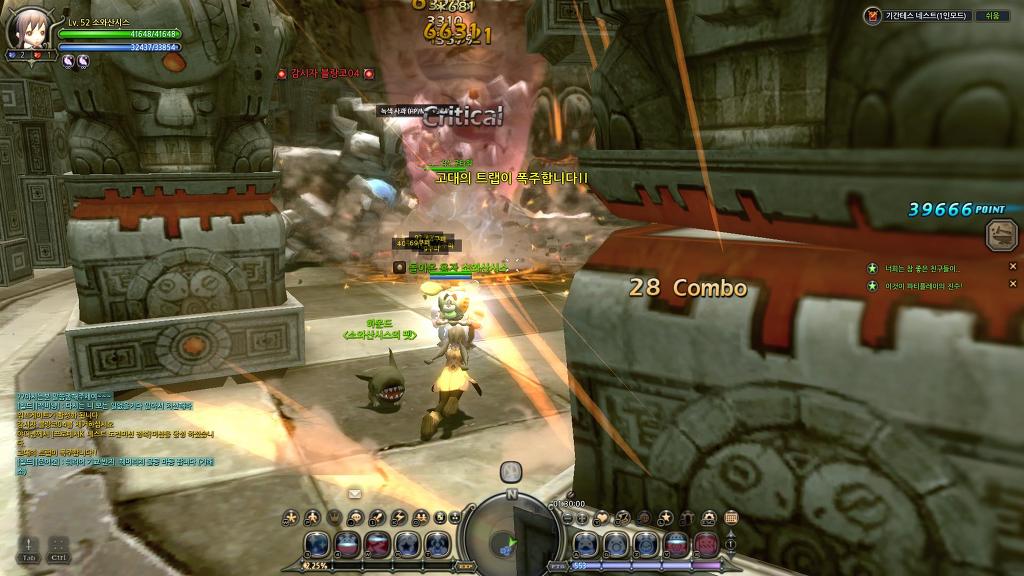Open the heart-shaped menu icon
This screenshot has height=576, width=1024.
[x=601, y=517]
